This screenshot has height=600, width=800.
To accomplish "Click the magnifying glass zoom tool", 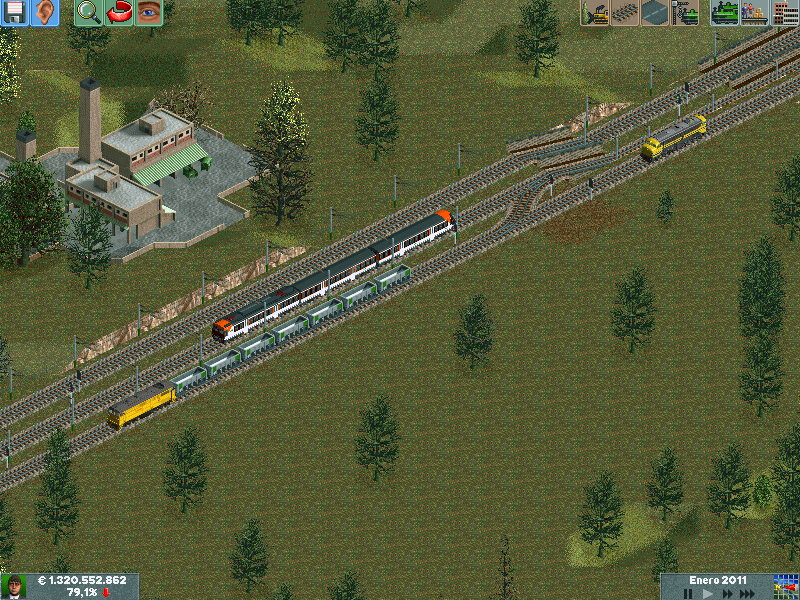I will (89, 13).
